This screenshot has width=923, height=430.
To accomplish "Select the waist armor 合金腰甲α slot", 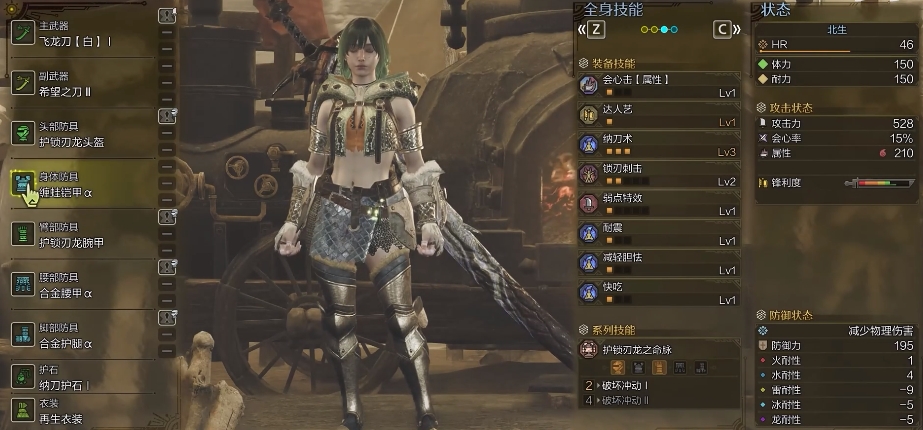I will point(85,283).
